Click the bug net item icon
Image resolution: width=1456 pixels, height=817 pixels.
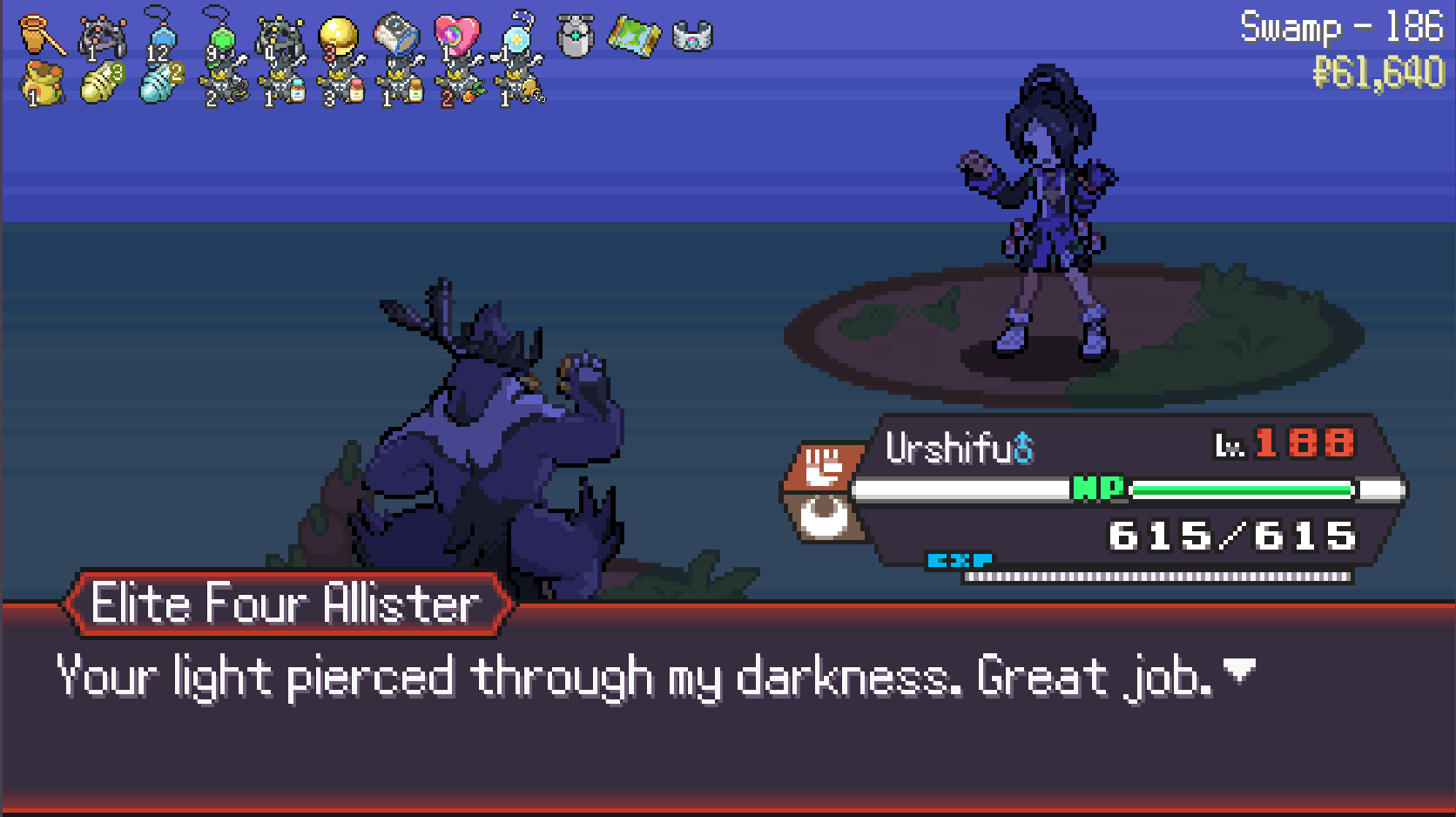click(42, 35)
